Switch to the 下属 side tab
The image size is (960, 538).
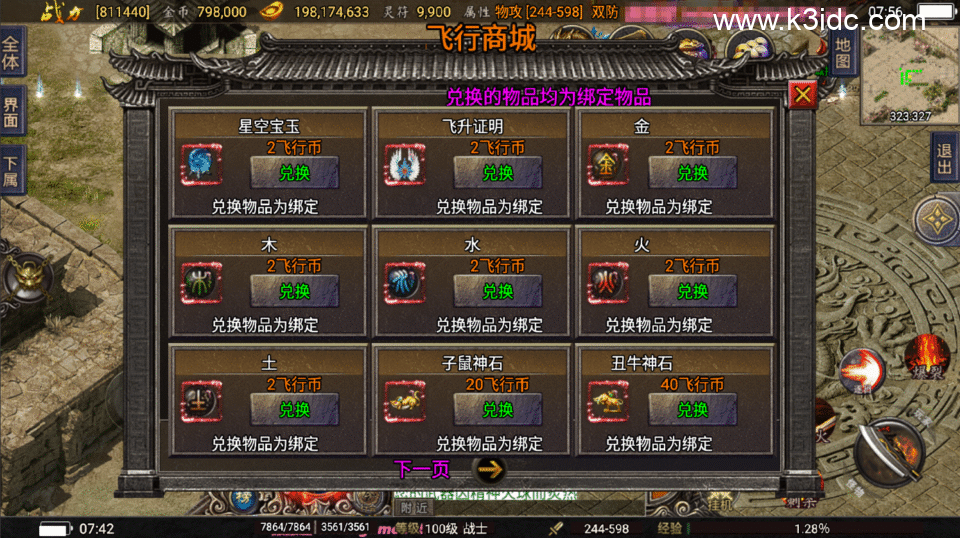(11, 171)
